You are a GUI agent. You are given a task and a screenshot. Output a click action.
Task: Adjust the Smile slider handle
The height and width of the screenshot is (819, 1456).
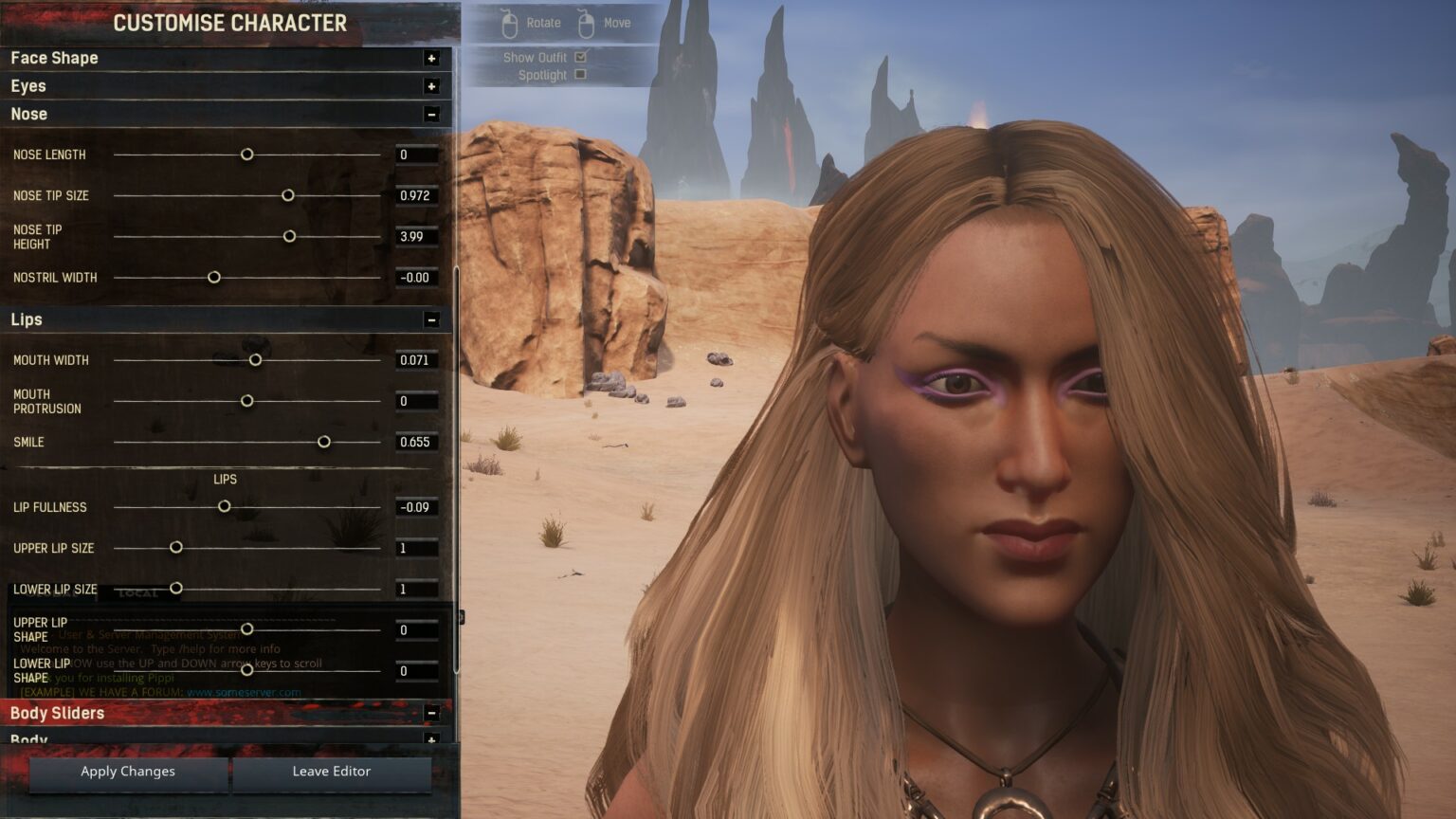(x=324, y=442)
